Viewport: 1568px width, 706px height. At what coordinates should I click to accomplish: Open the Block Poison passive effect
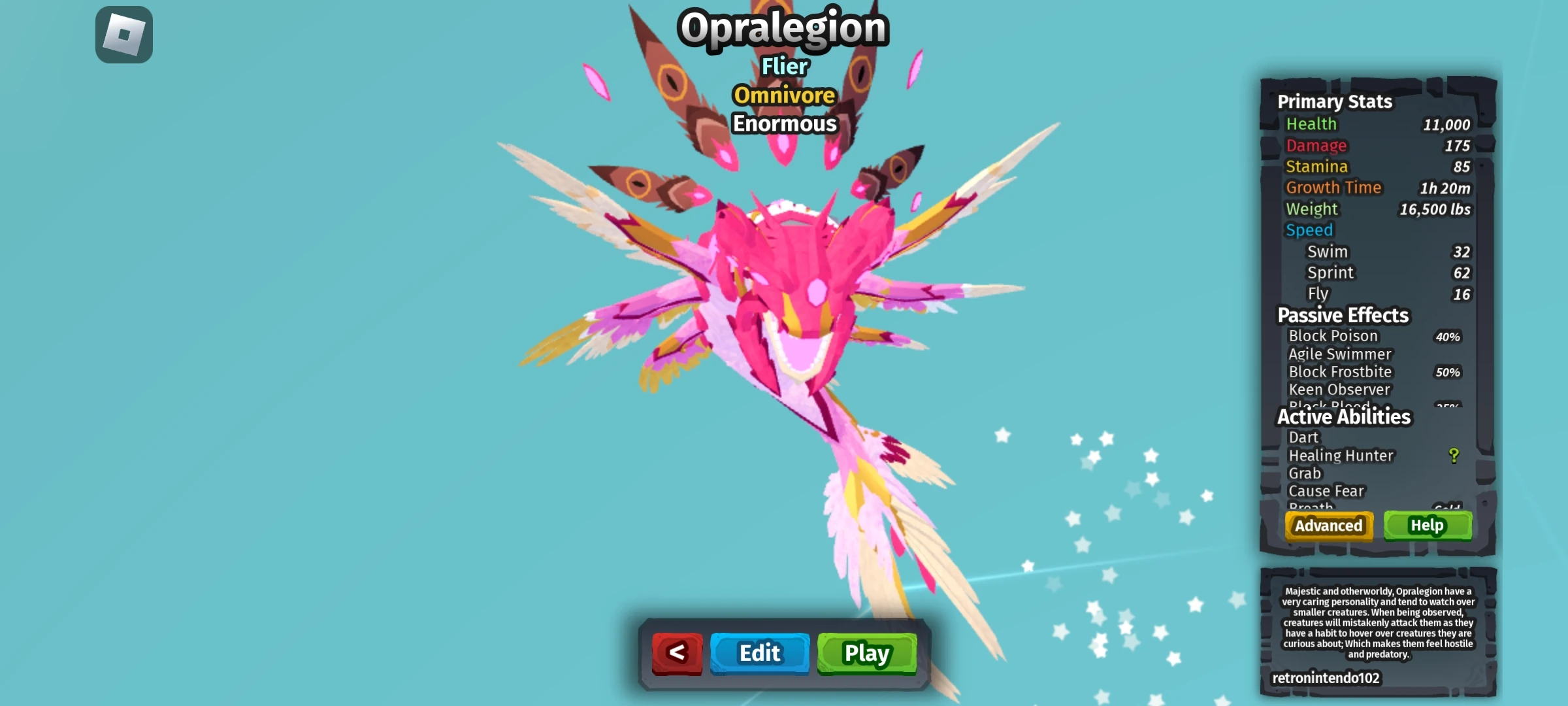[x=1334, y=335]
